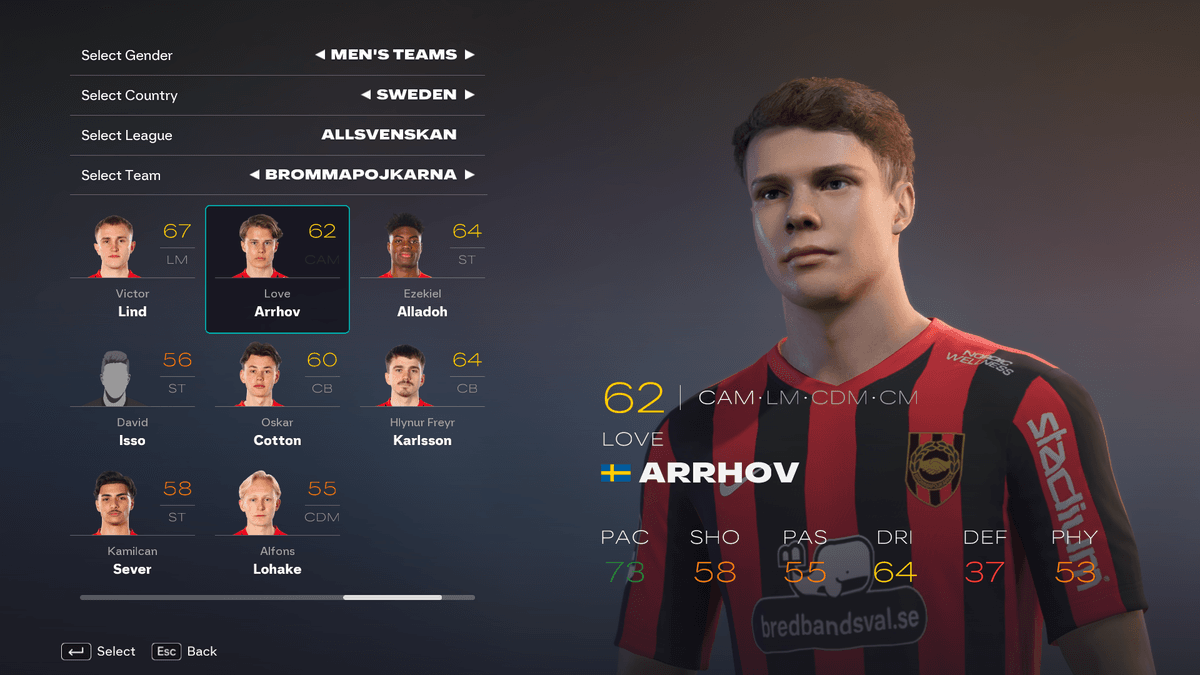Viewport: 1200px width, 675px height.
Task: Choose the Love Arrhov player card
Action: 277,268
